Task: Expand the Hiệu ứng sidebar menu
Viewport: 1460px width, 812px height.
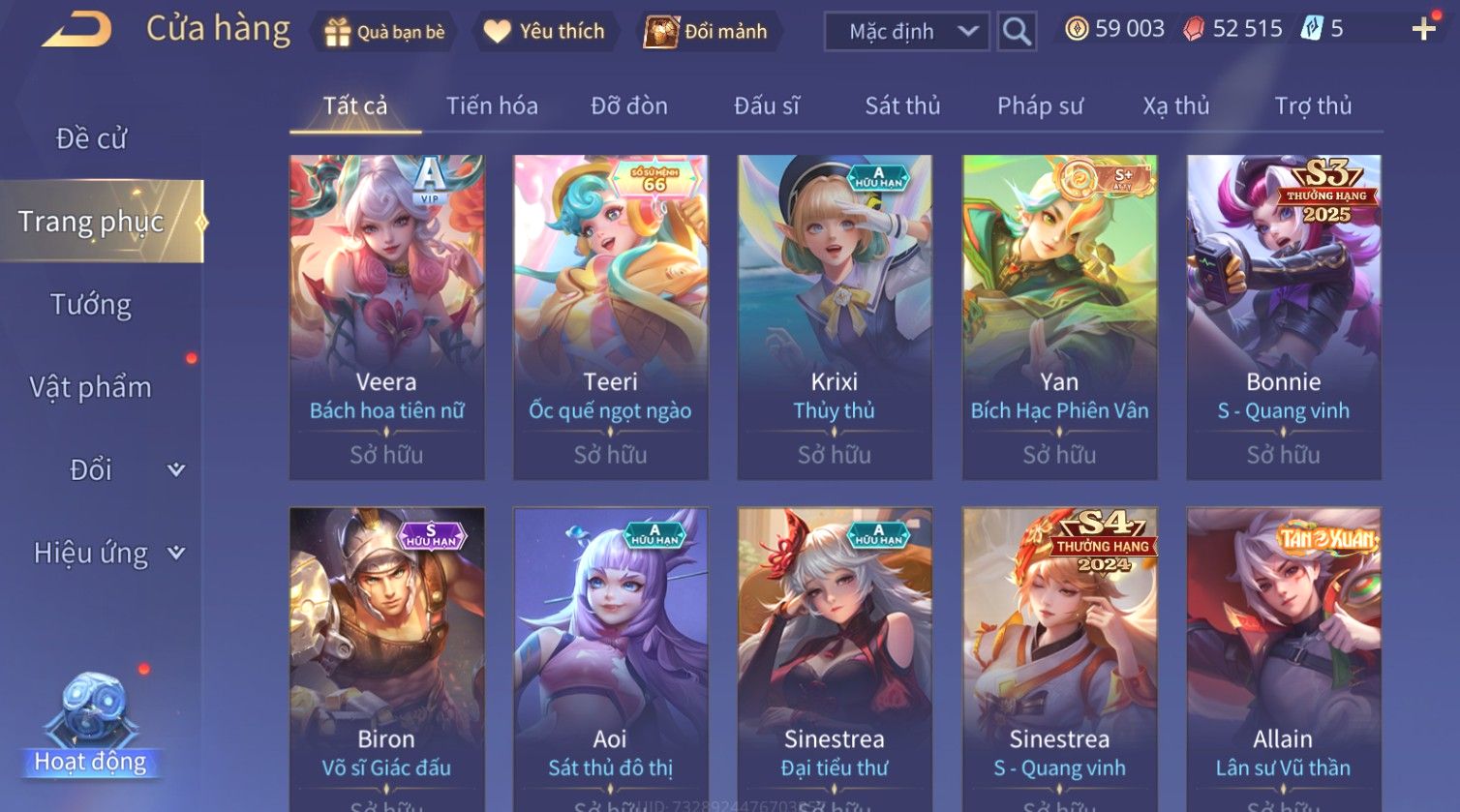Action: click(106, 553)
